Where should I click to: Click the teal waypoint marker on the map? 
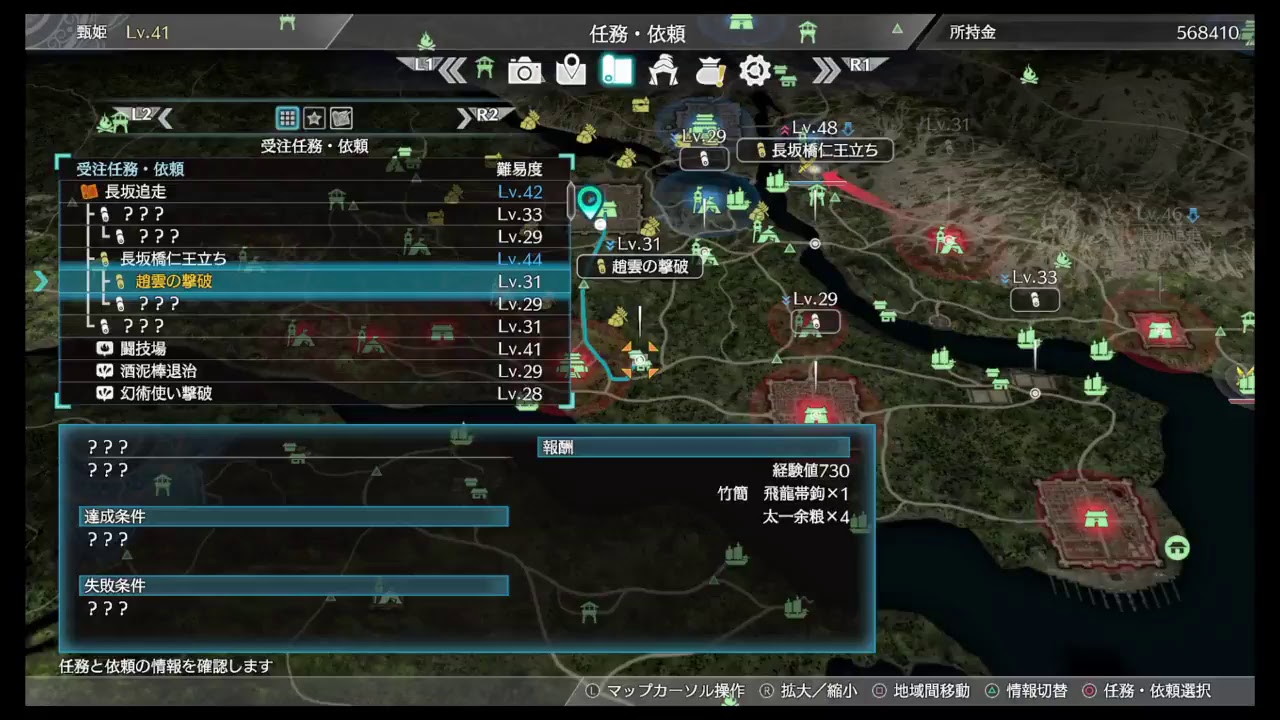[x=590, y=202]
